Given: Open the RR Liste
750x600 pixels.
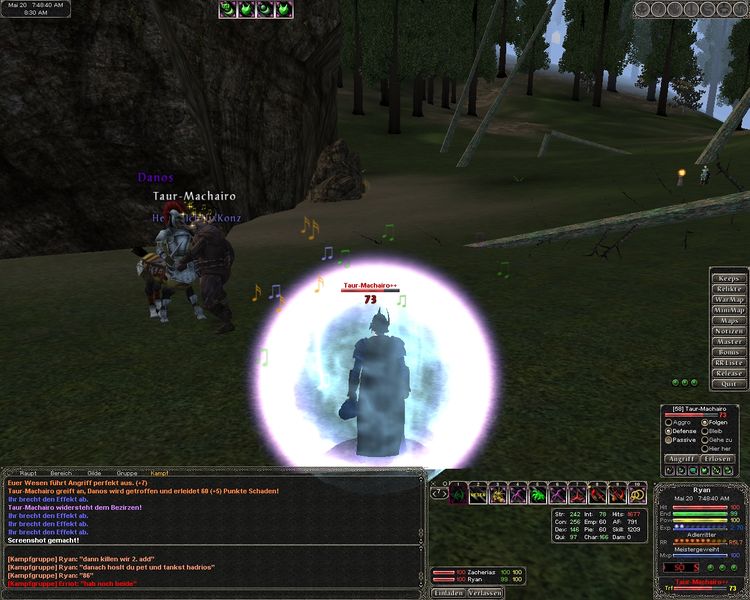Looking at the screenshot, I should pyautogui.click(x=729, y=363).
